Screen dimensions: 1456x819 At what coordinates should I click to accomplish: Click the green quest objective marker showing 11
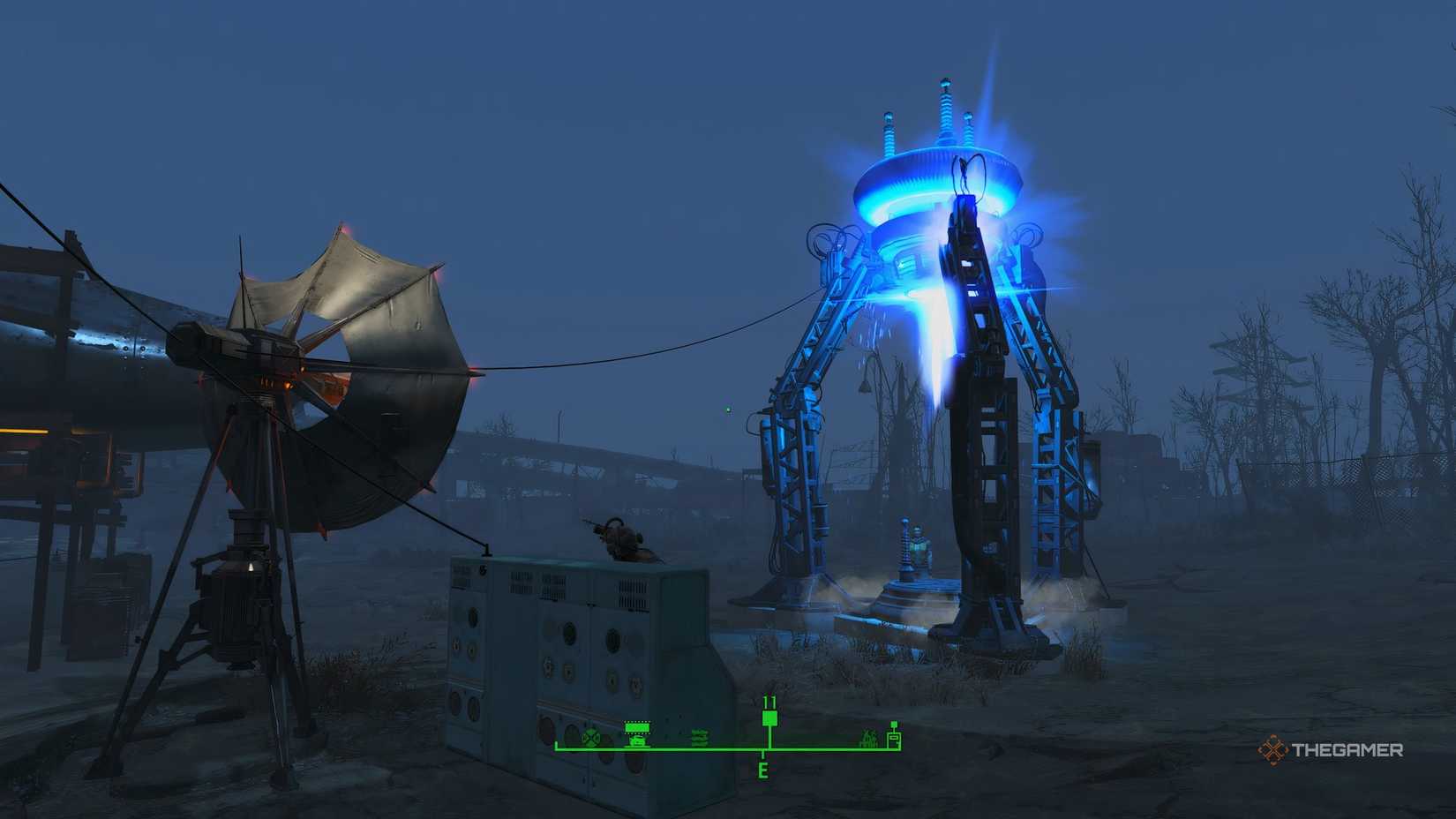pos(769,718)
